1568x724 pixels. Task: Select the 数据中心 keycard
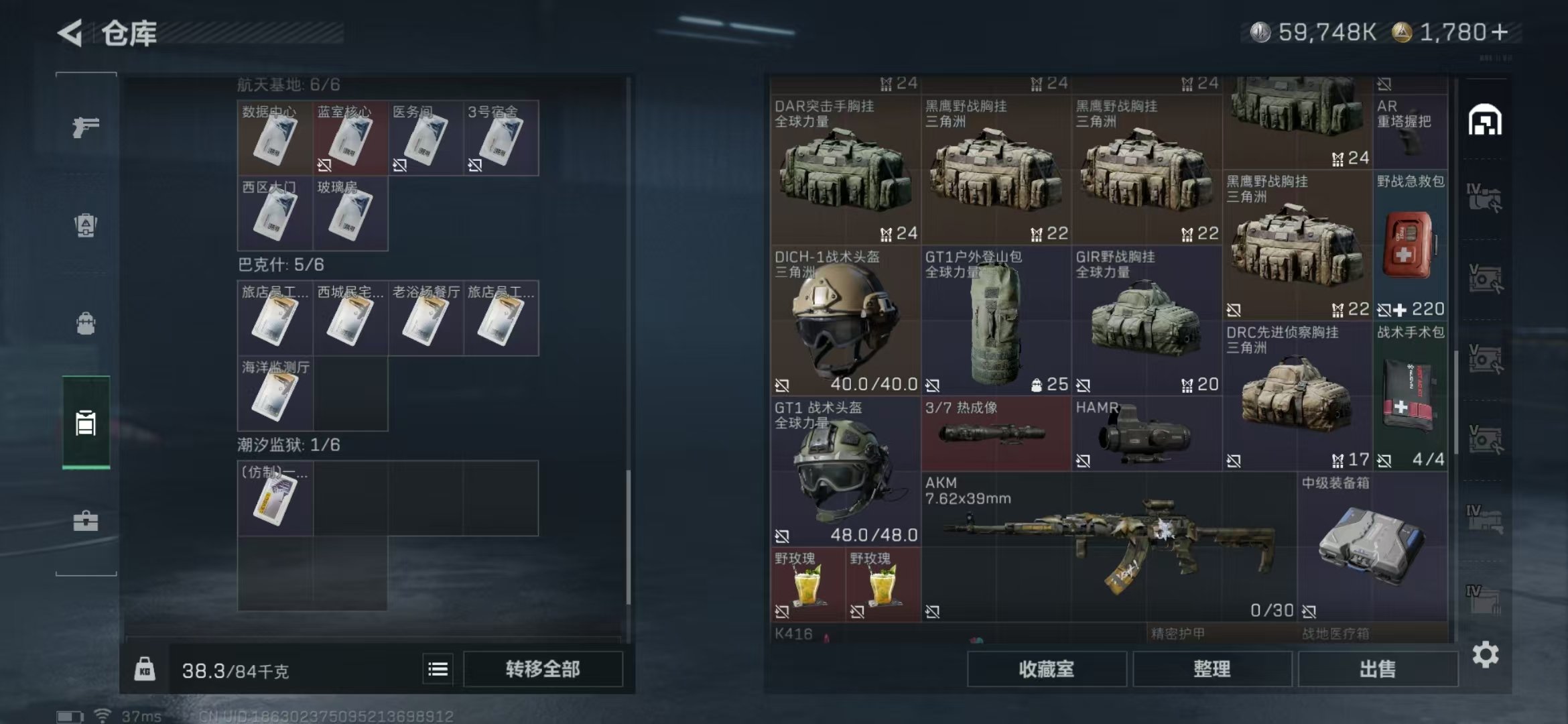click(275, 138)
